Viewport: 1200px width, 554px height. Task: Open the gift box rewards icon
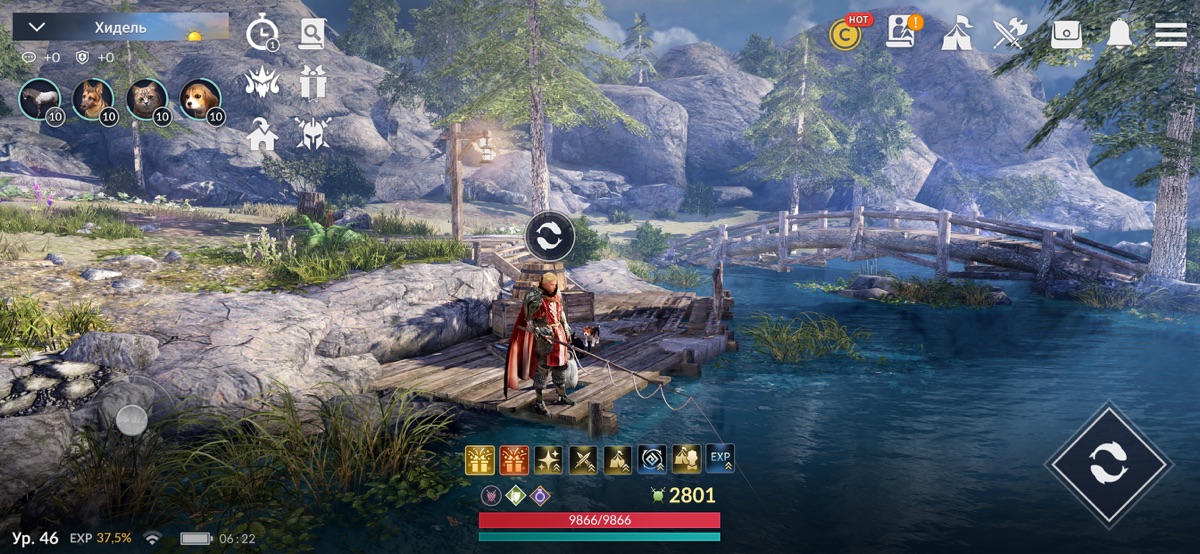point(313,83)
